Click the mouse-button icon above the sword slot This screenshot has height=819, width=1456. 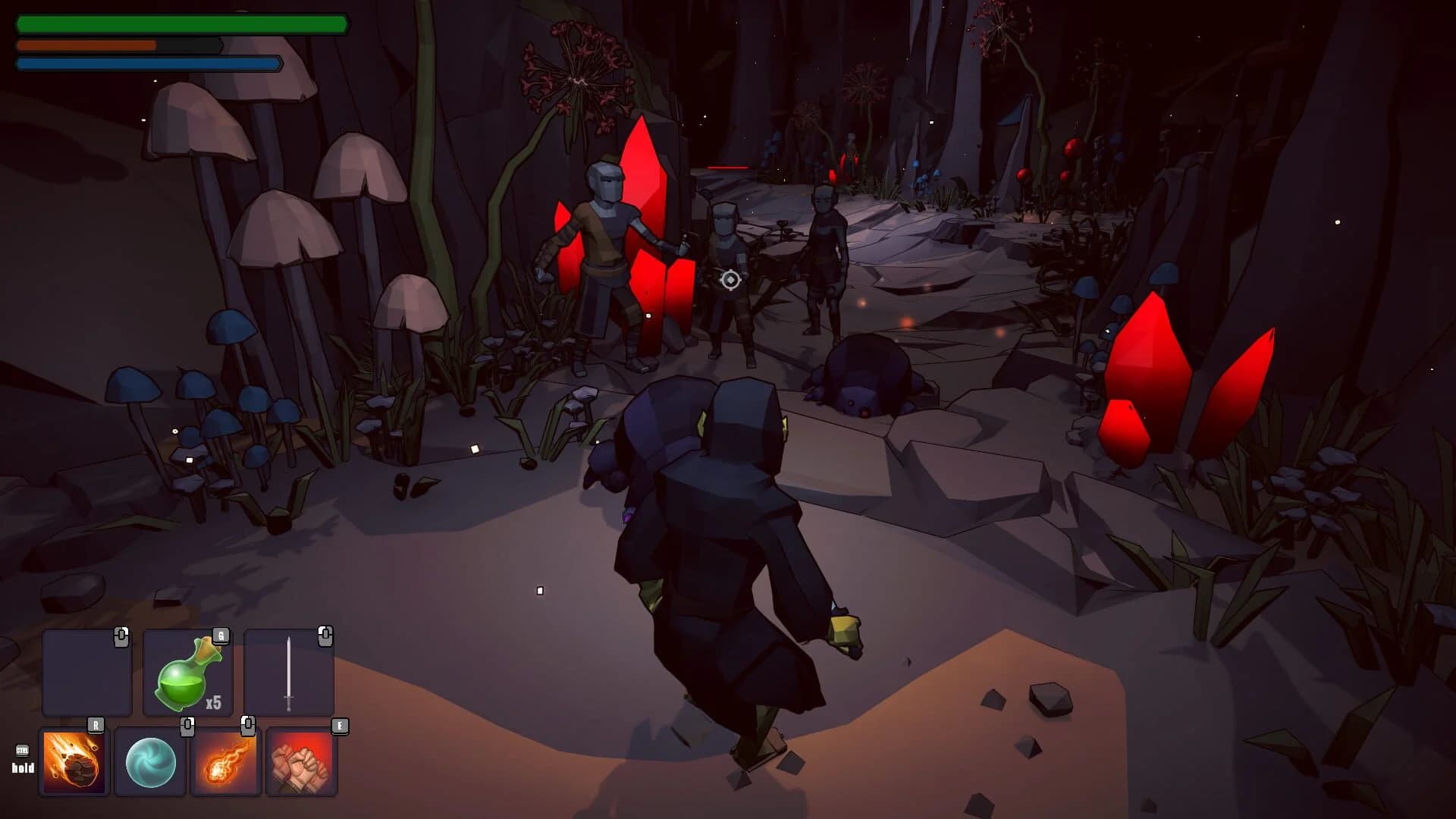[x=327, y=635]
